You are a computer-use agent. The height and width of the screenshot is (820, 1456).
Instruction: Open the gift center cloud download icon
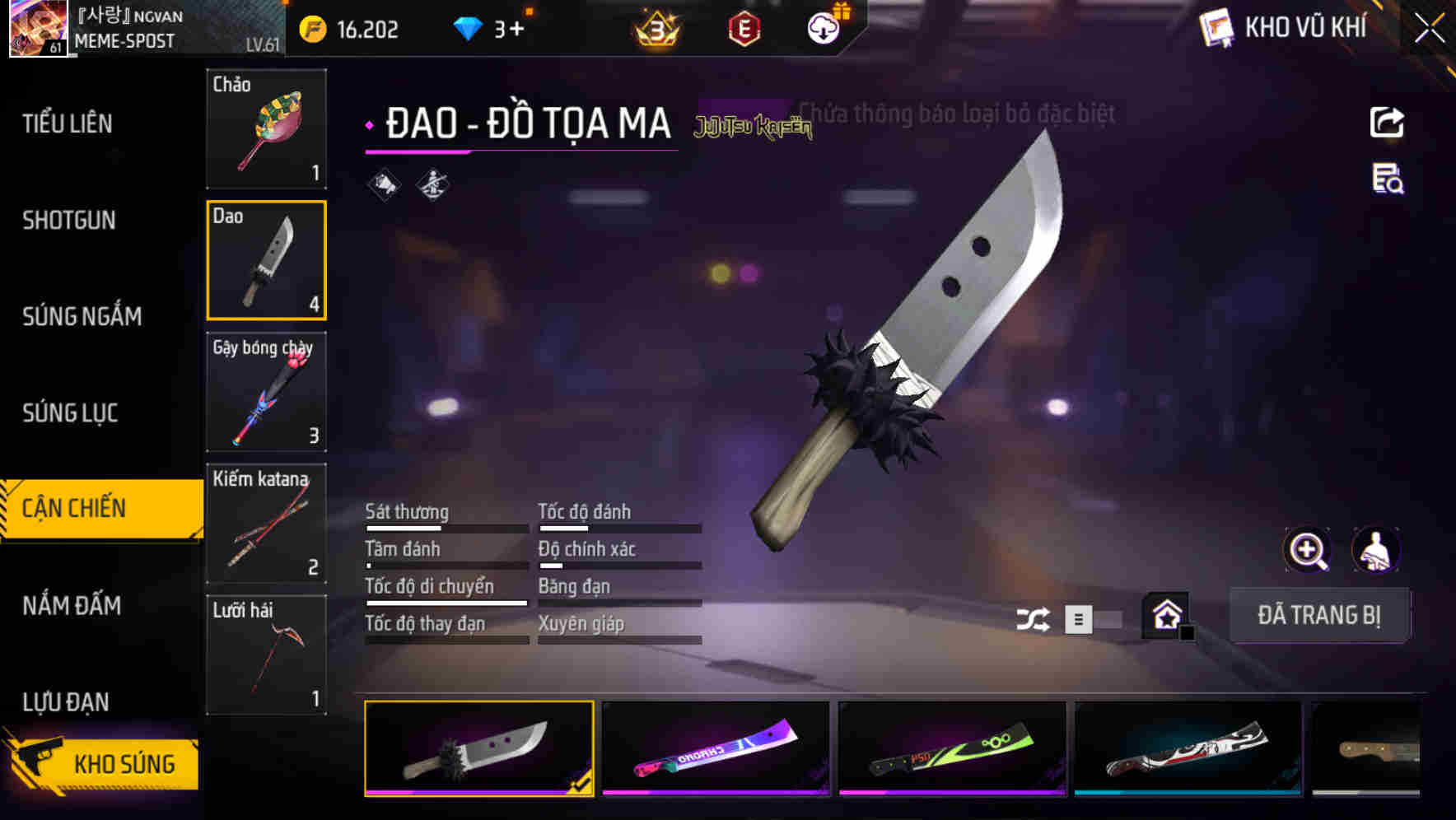821,27
